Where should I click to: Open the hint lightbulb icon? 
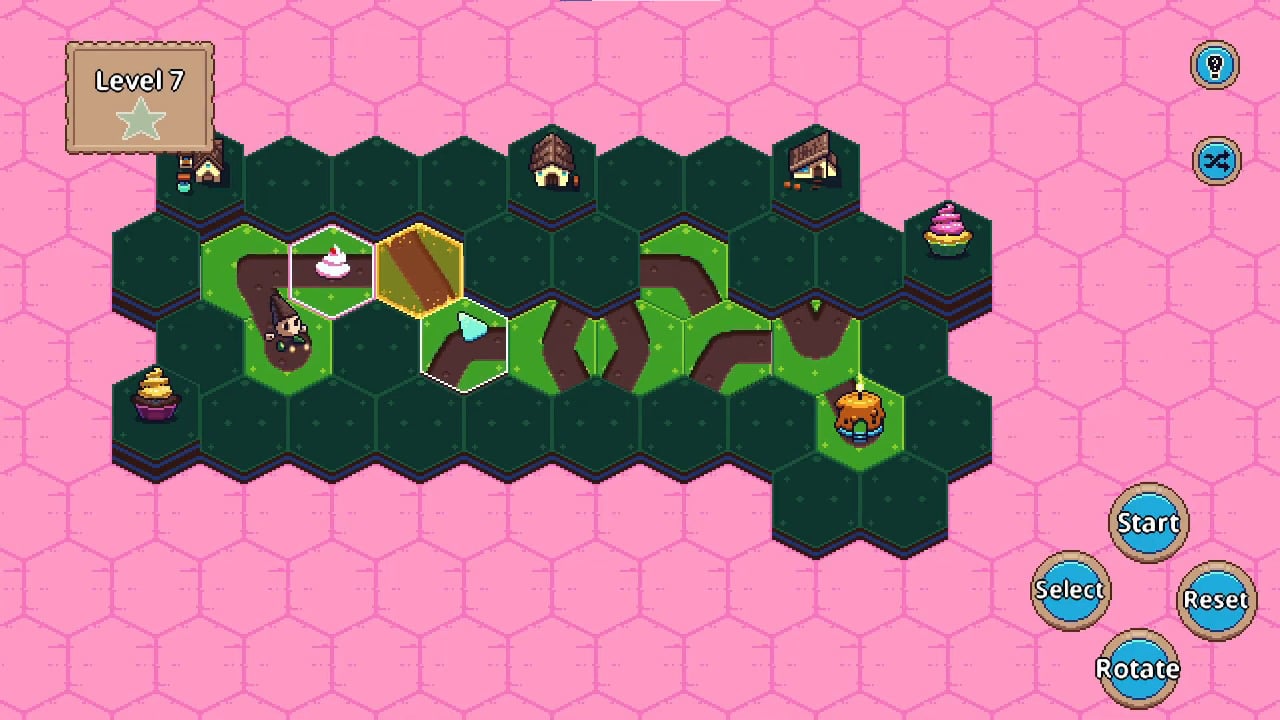point(1214,64)
